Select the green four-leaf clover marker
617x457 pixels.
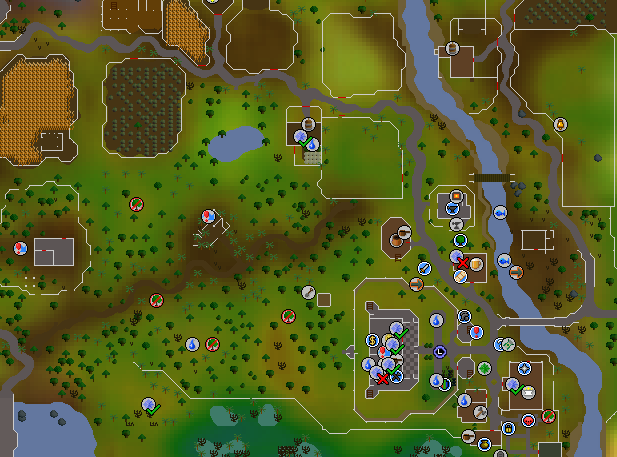[484, 367]
